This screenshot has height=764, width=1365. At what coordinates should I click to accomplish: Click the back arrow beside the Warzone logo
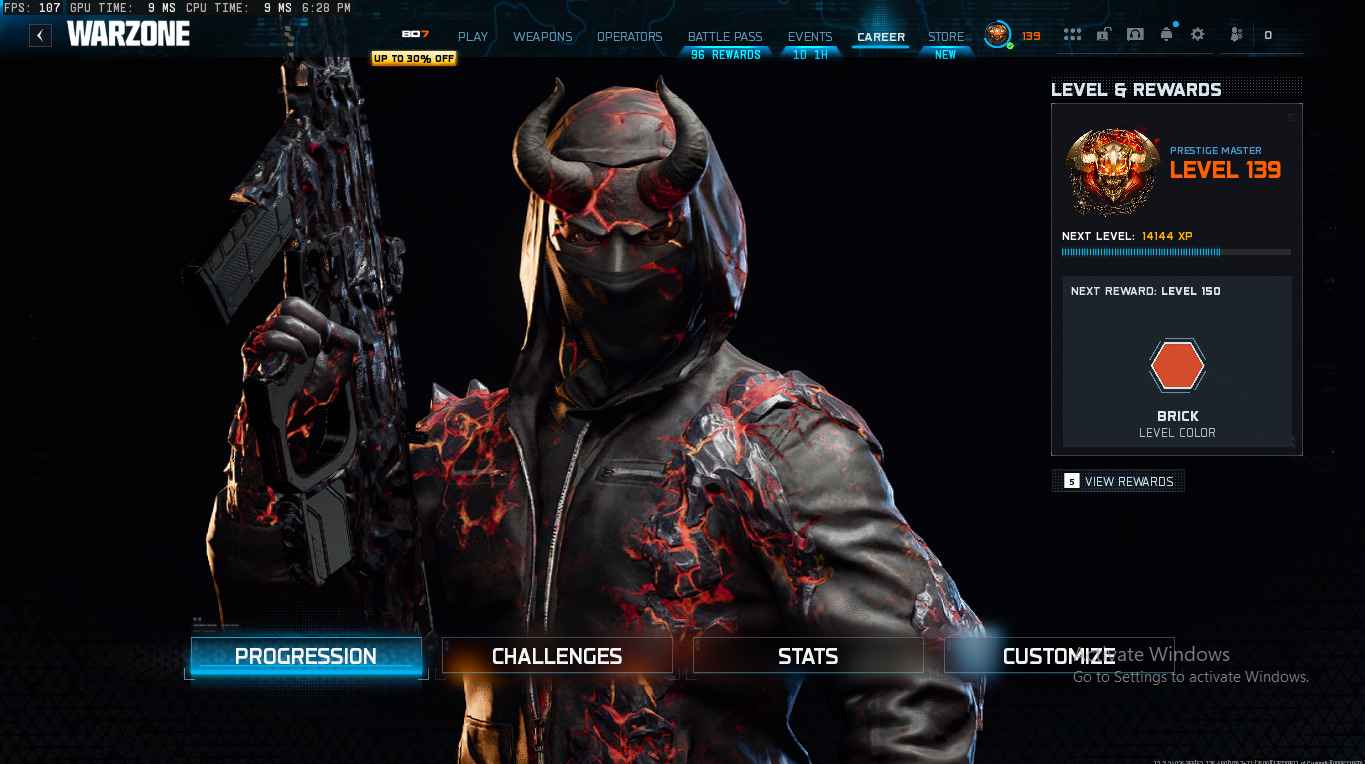point(40,34)
